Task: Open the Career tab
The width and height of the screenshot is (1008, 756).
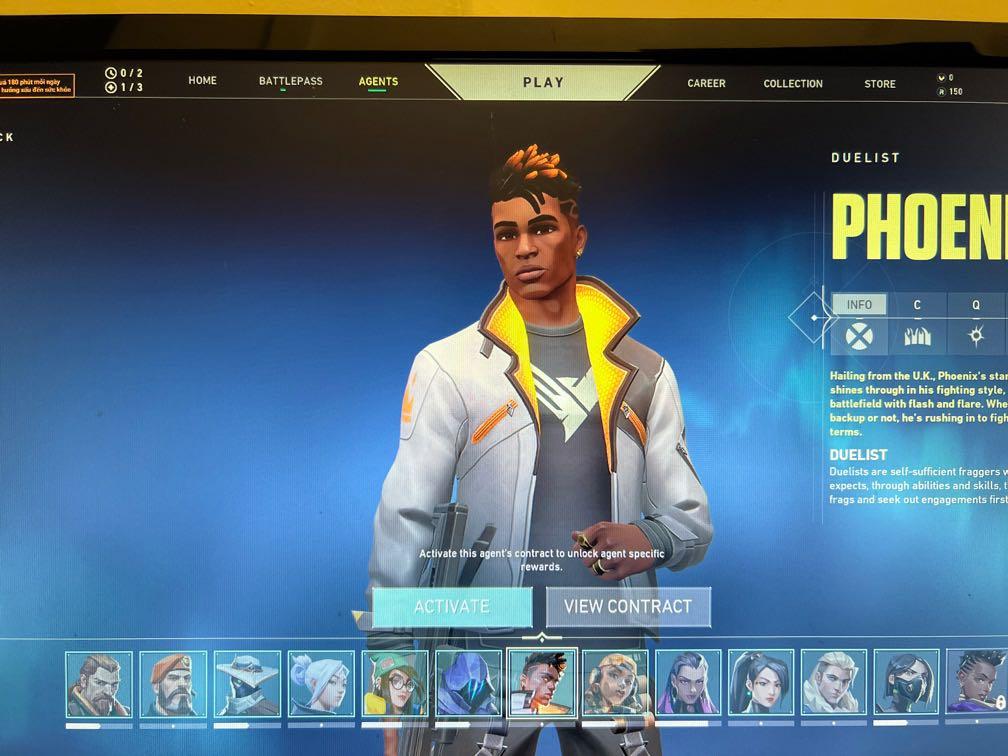Action: coord(706,83)
